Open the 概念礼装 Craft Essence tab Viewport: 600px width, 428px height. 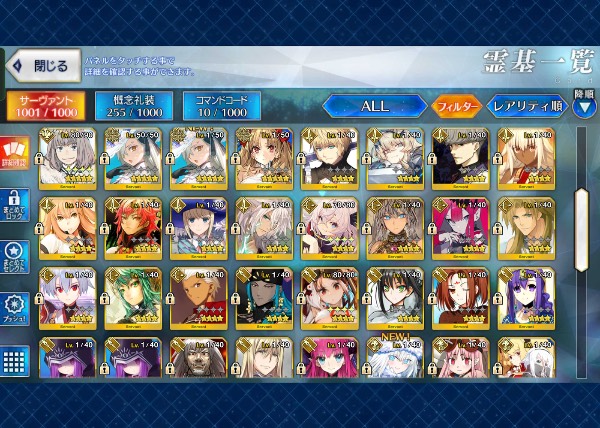pyautogui.click(x=133, y=105)
